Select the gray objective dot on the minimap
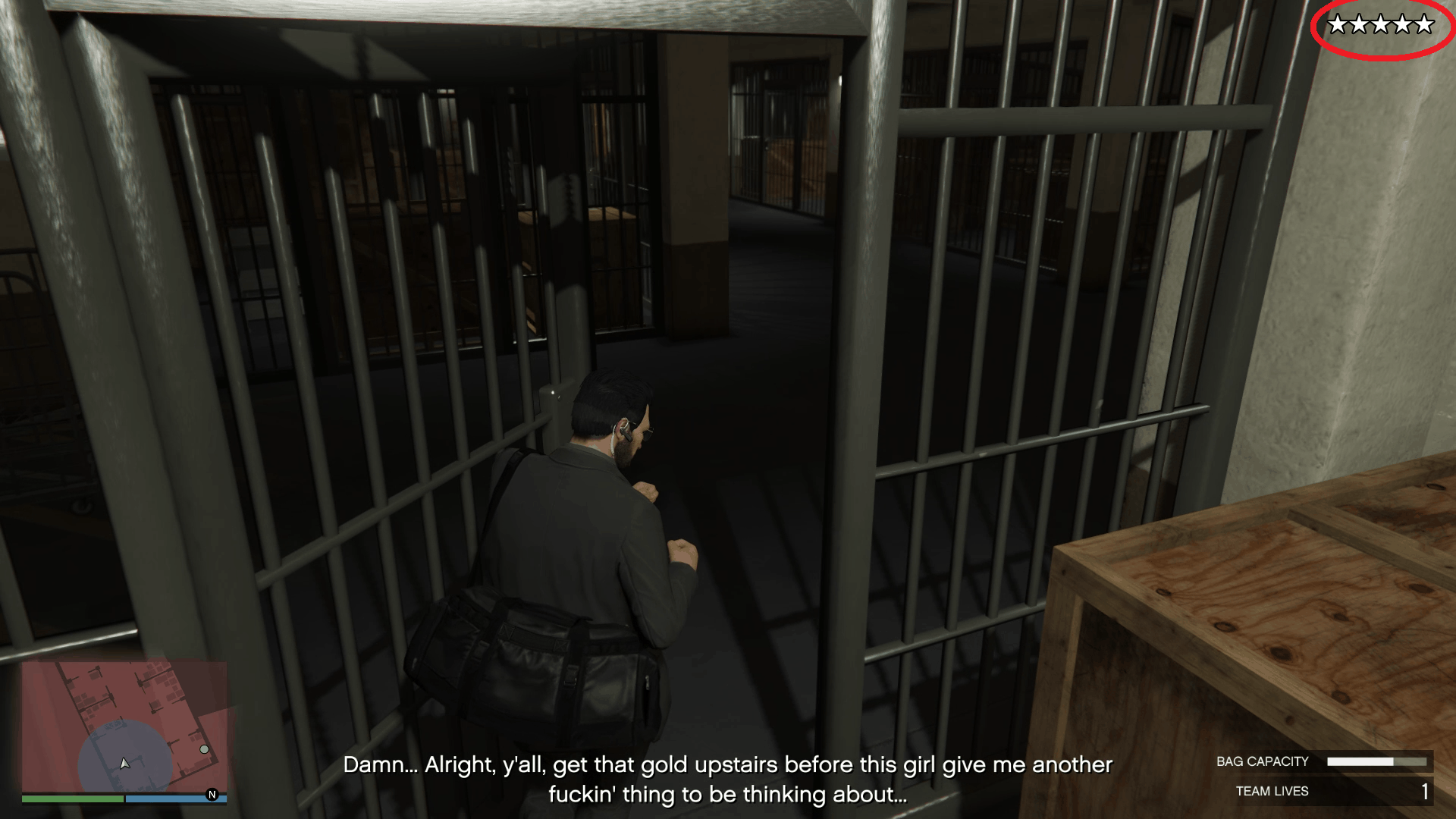1456x819 pixels. pos(205,748)
